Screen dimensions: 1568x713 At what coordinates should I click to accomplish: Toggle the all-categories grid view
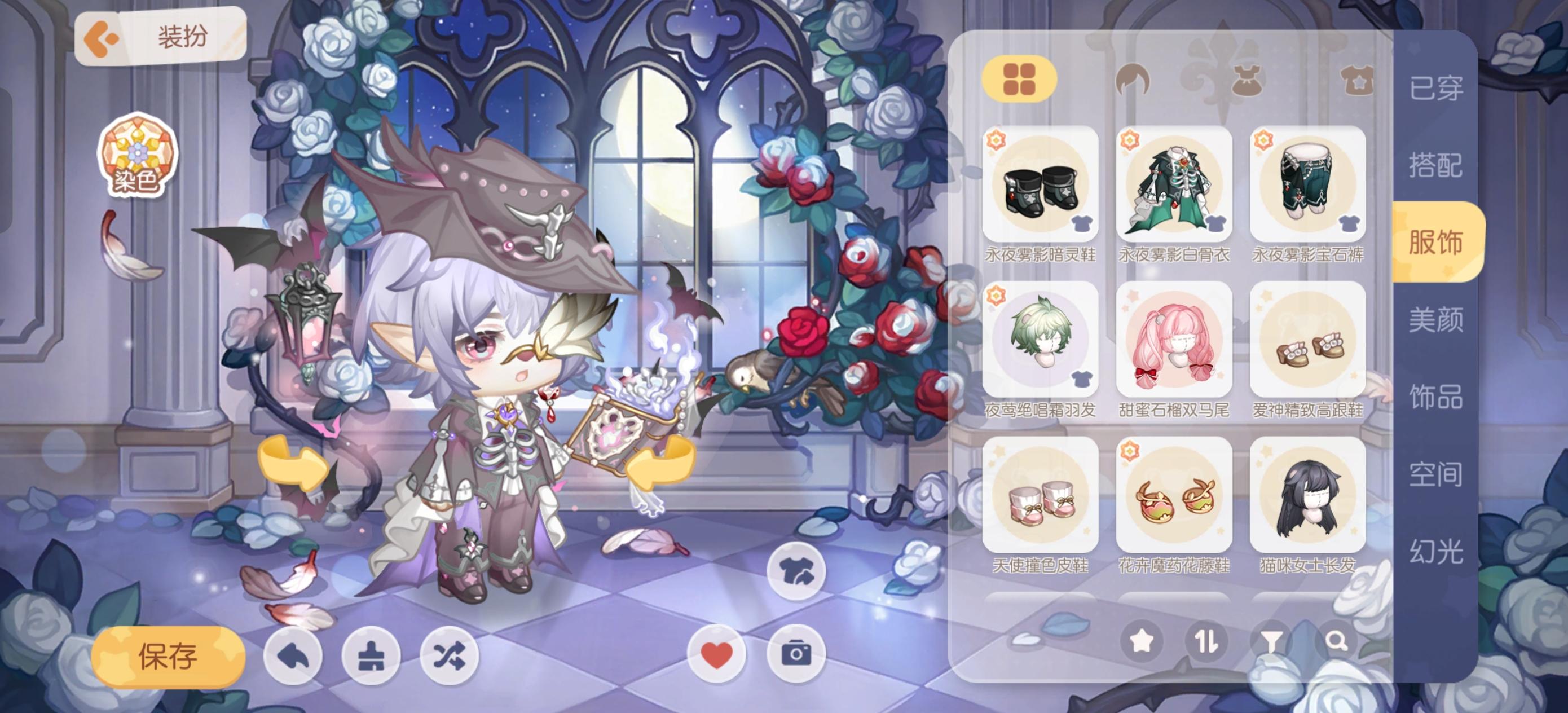coord(1020,80)
